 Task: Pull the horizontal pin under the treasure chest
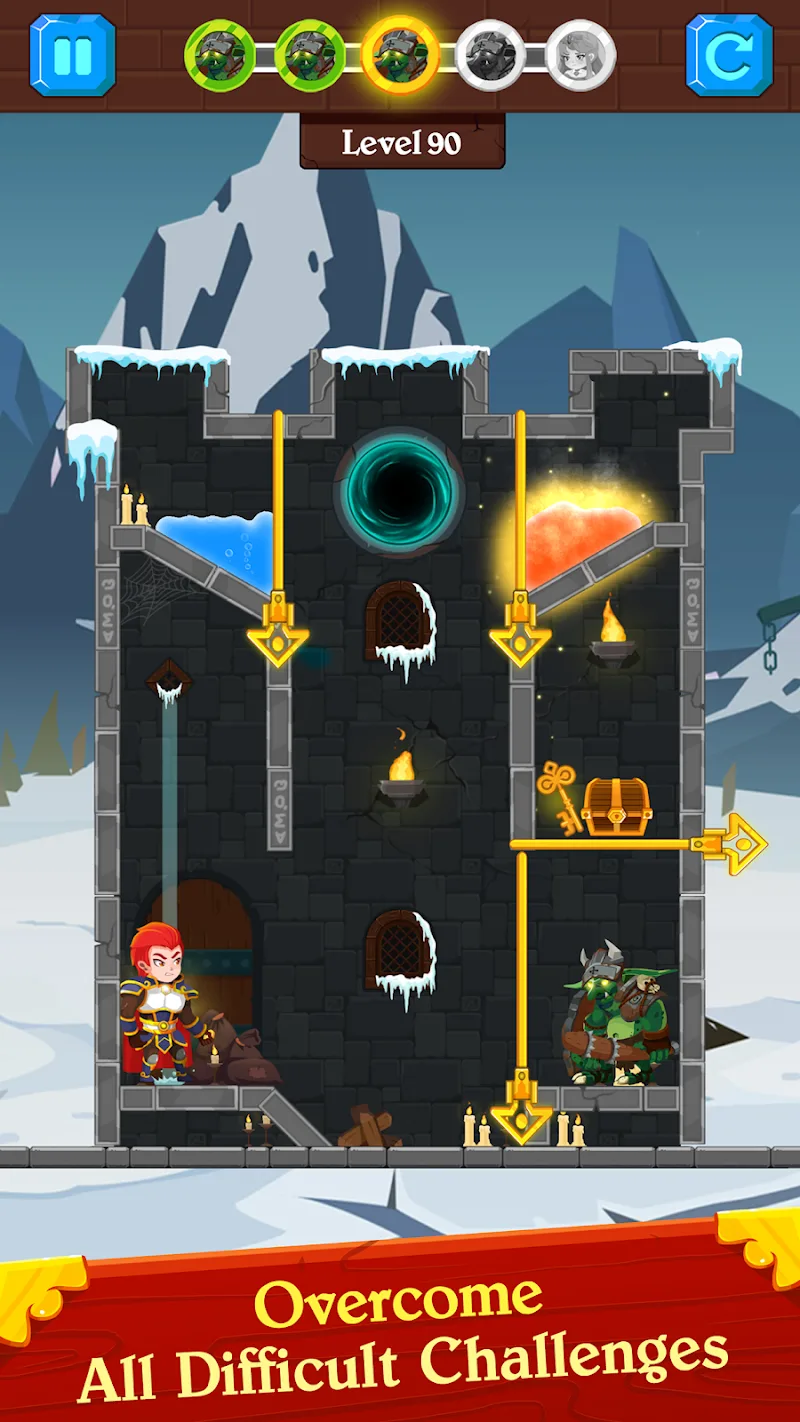click(735, 844)
